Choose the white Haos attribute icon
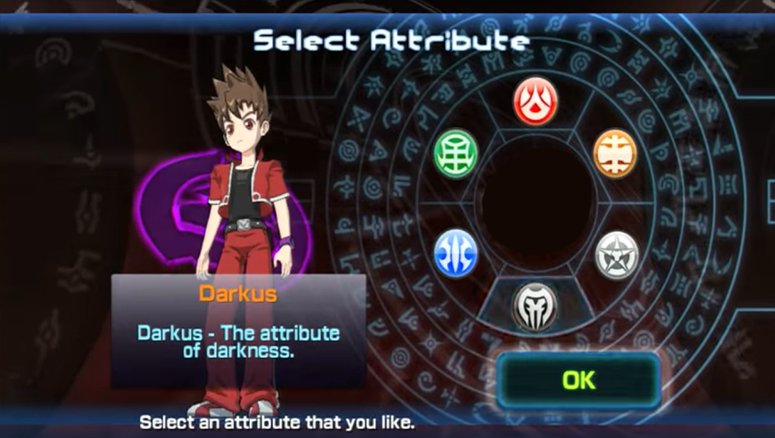This screenshot has width=775, height=438. (616, 254)
